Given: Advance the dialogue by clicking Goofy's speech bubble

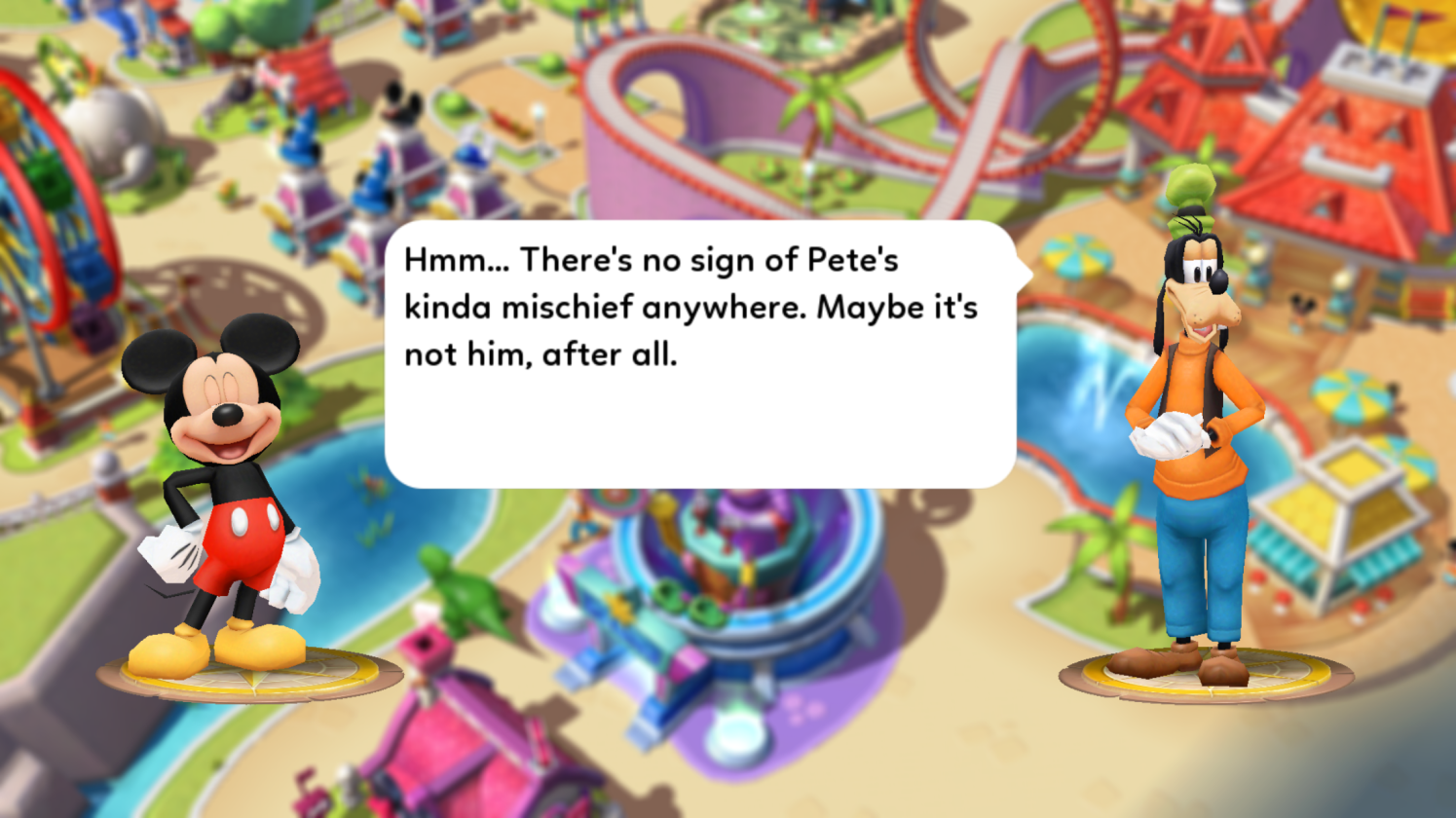Looking at the screenshot, I should [x=699, y=354].
